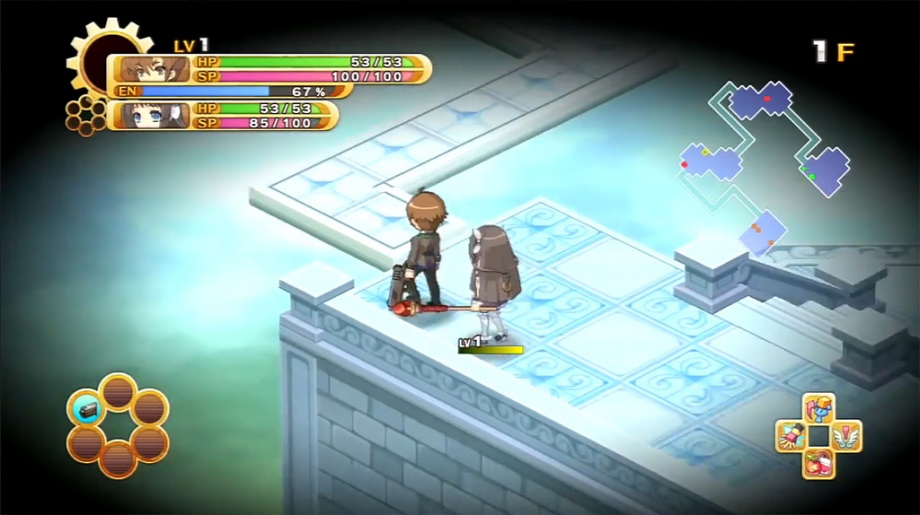The width and height of the screenshot is (920, 515).
Task: Open the apple and potion food shortcut
Action: coord(818,463)
